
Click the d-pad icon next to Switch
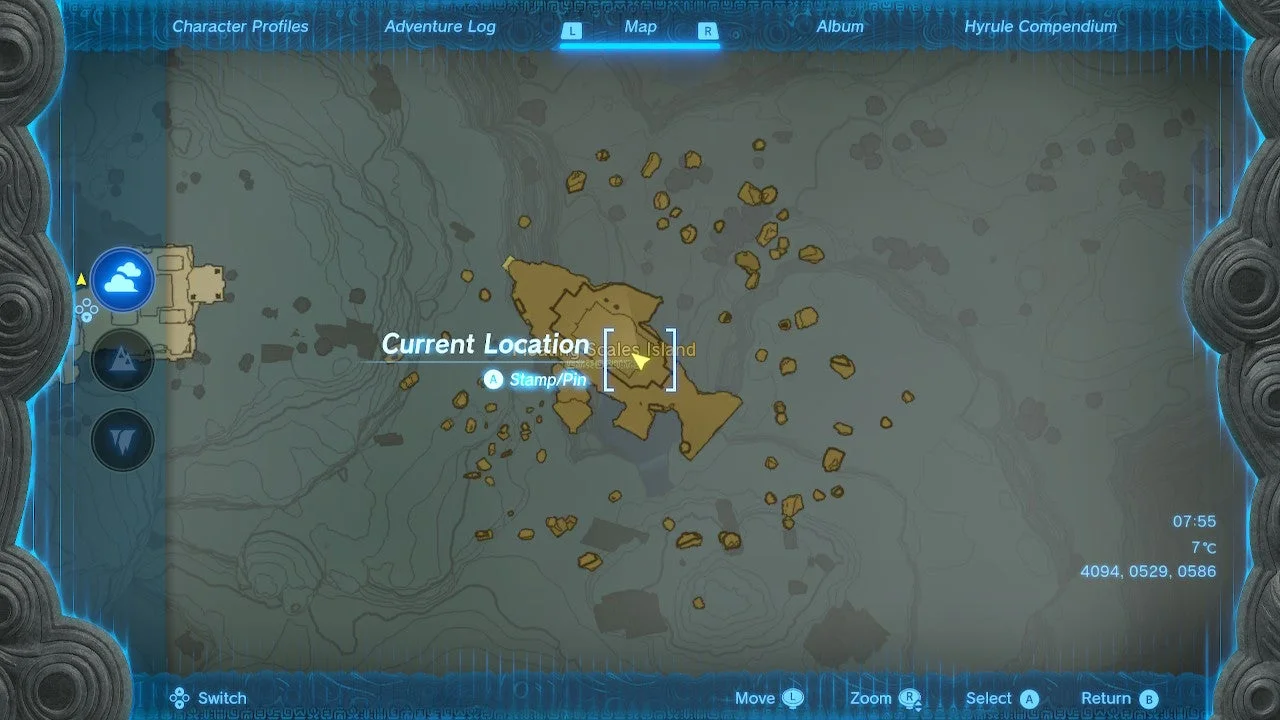(x=181, y=697)
